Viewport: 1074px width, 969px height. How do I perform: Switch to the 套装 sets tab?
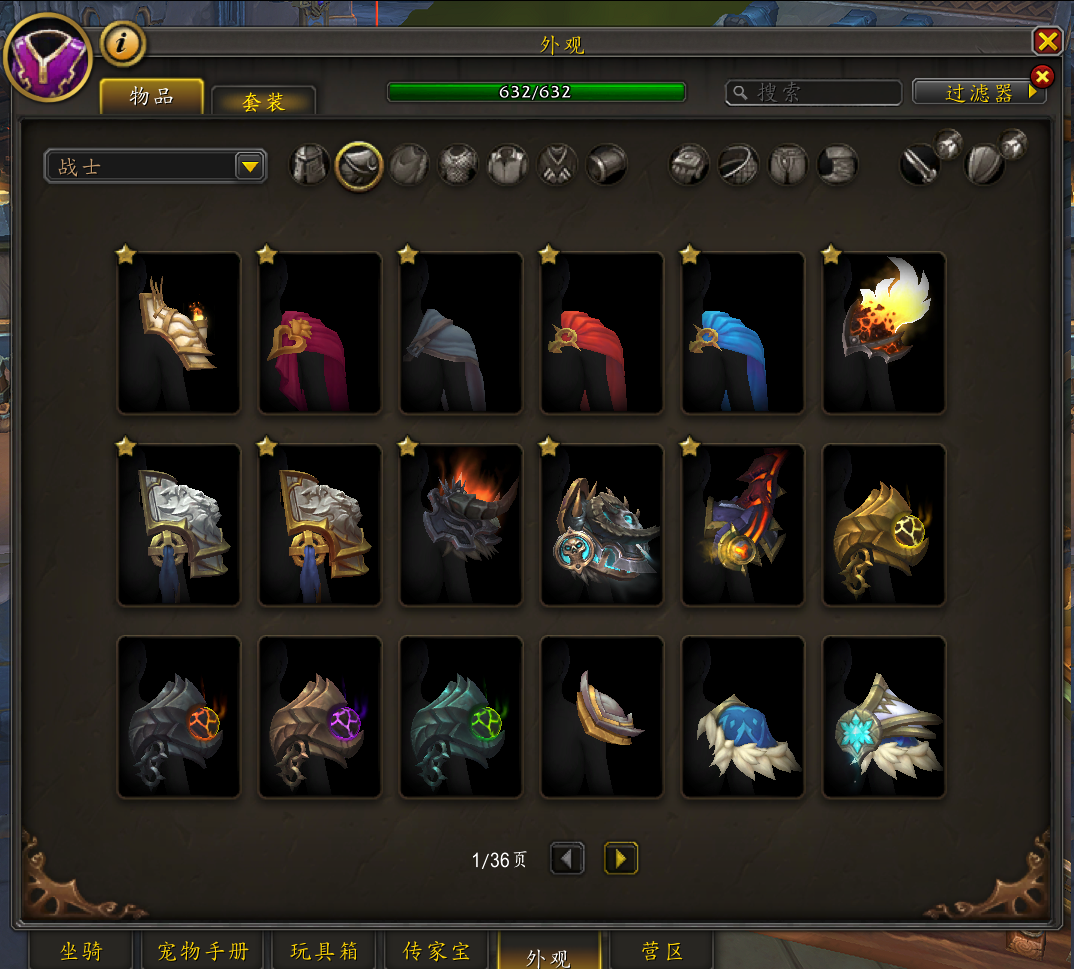click(263, 101)
